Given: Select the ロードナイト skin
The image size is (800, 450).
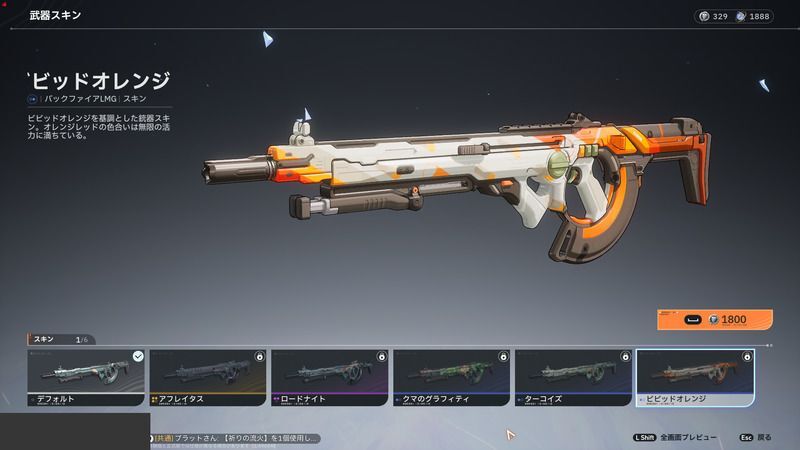Looking at the screenshot, I should pyautogui.click(x=330, y=378).
